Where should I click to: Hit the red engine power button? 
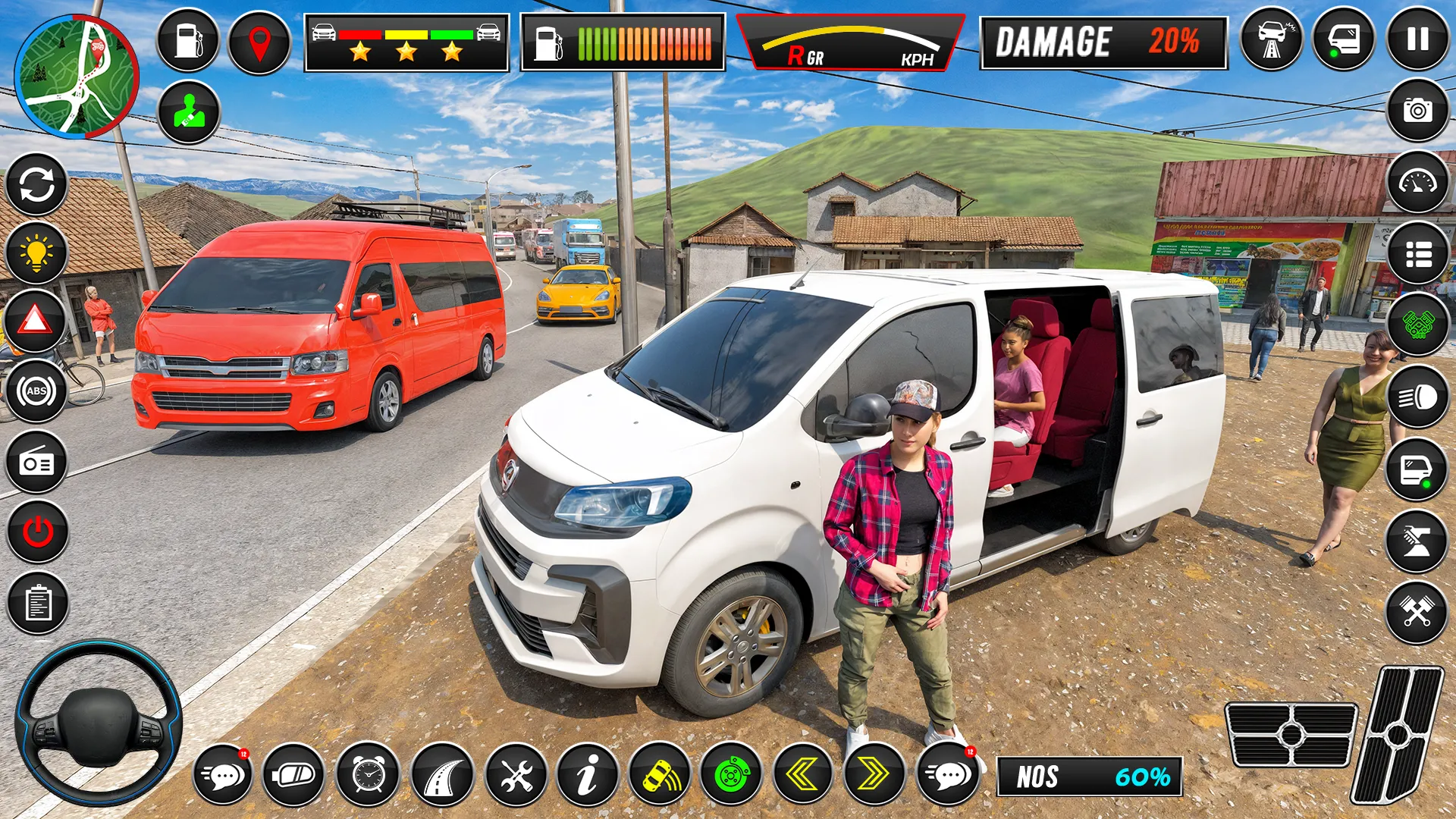click(37, 532)
